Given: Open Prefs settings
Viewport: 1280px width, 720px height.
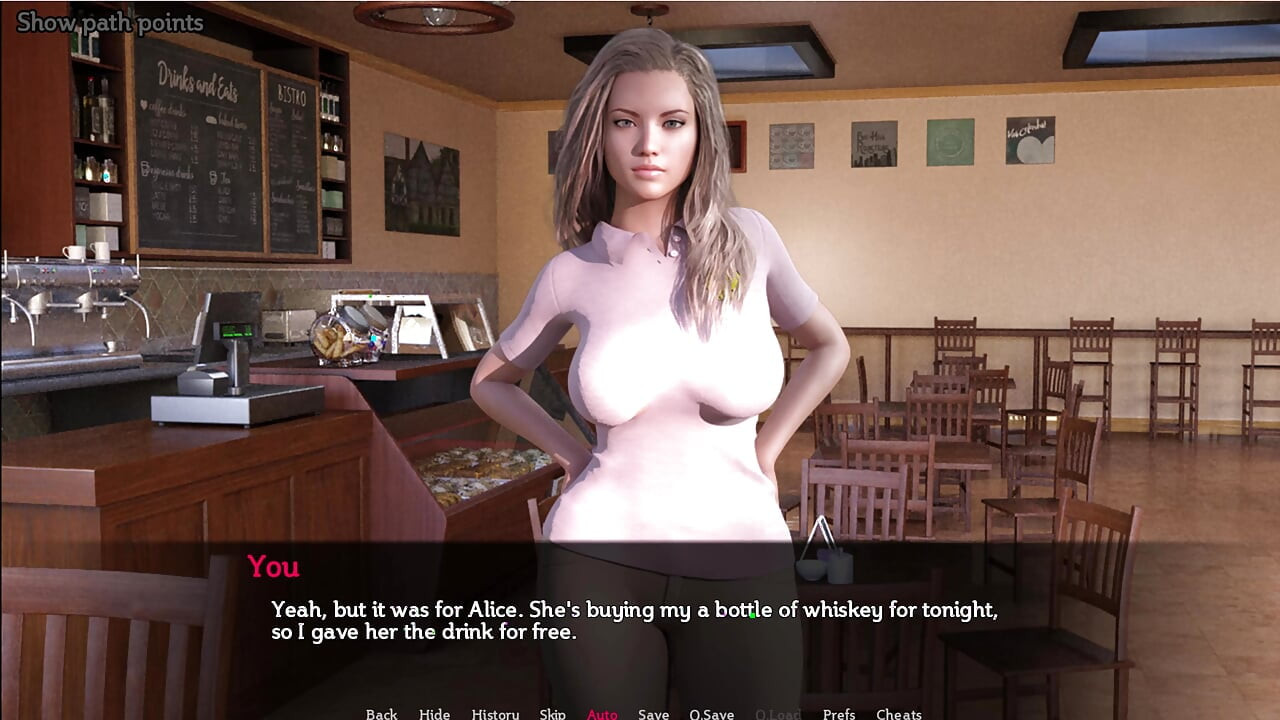Looking at the screenshot, I should click(x=838, y=713).
